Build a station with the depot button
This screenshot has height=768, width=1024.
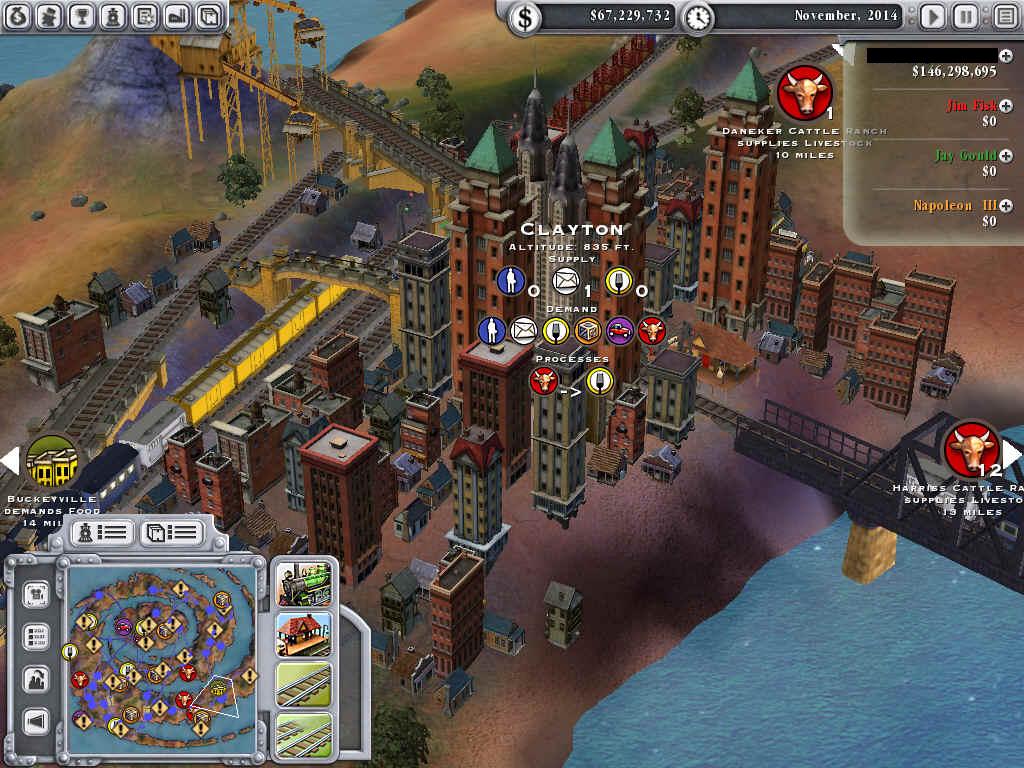(303, 632)
